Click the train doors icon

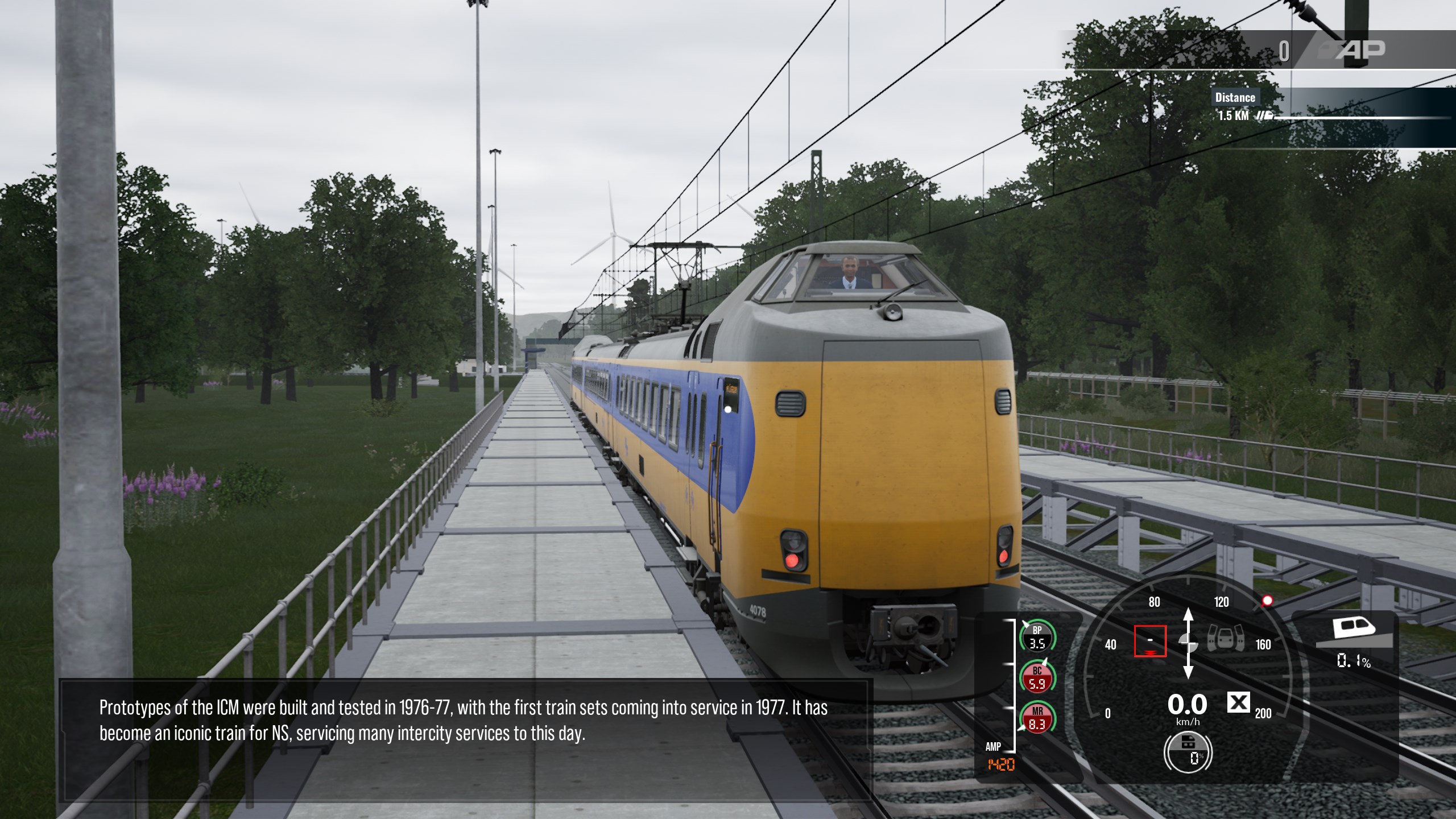[1225, 639]
